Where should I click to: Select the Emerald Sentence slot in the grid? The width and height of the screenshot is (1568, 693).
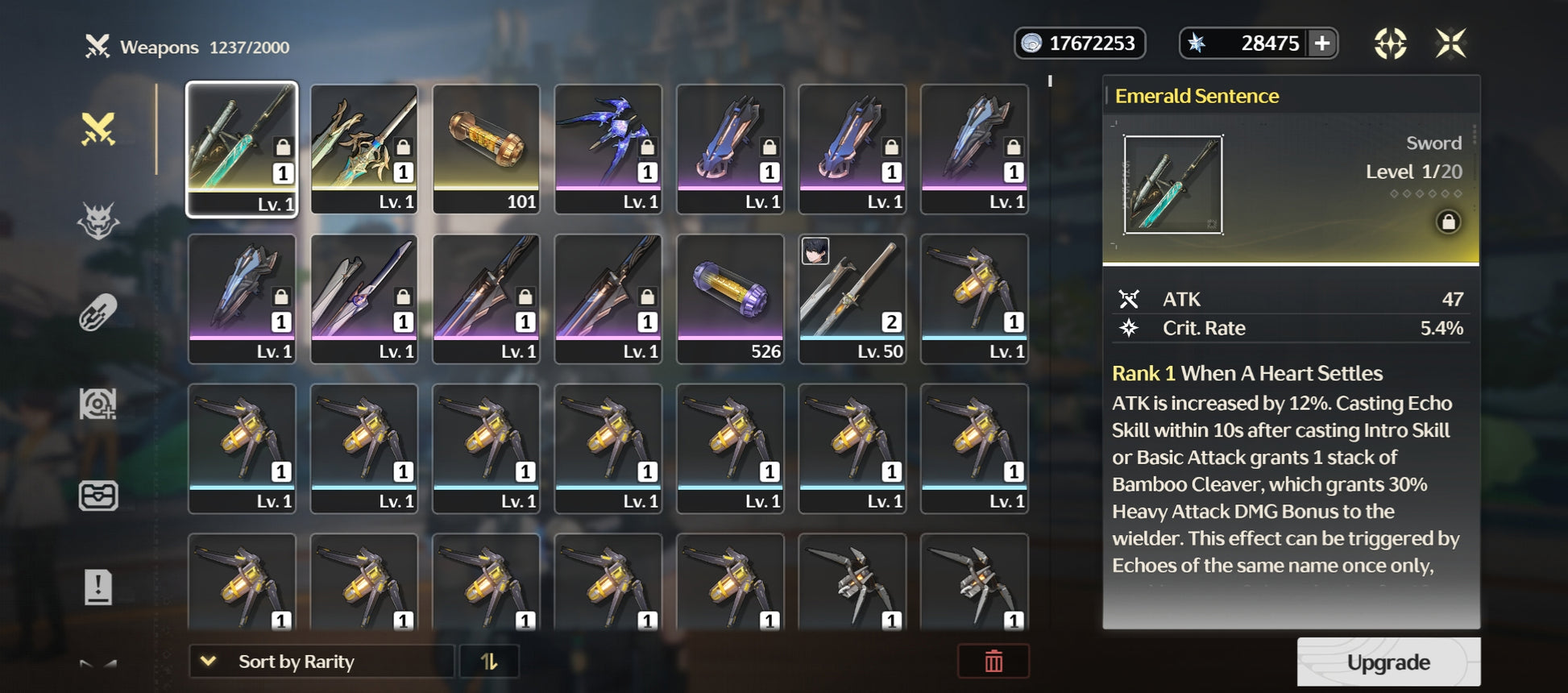click(242, 148)
